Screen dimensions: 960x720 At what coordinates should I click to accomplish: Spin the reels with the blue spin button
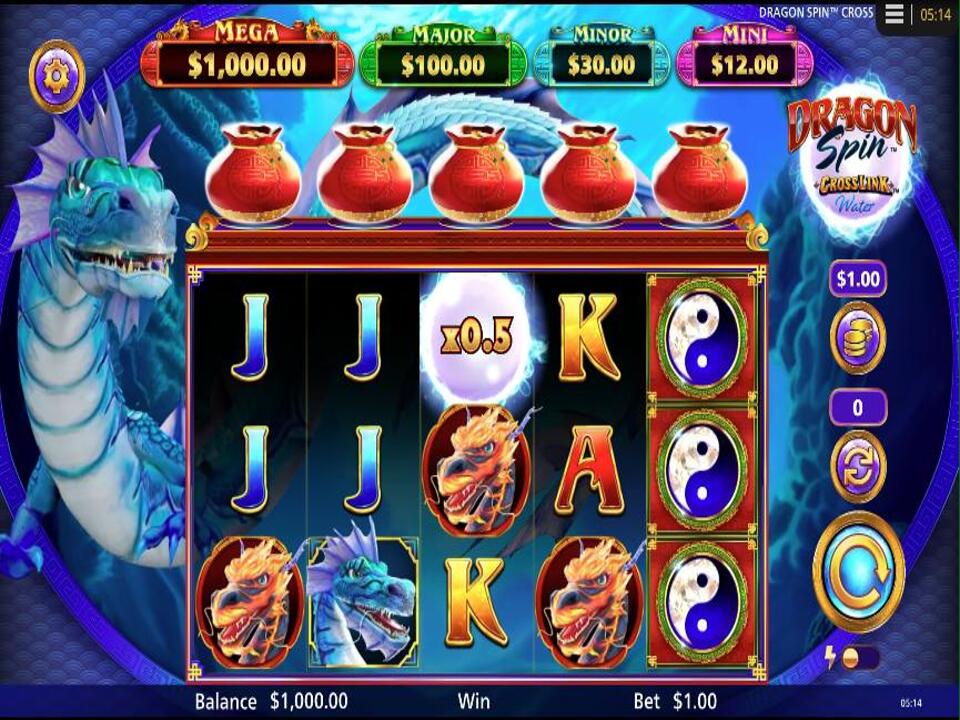click(858, 572)
